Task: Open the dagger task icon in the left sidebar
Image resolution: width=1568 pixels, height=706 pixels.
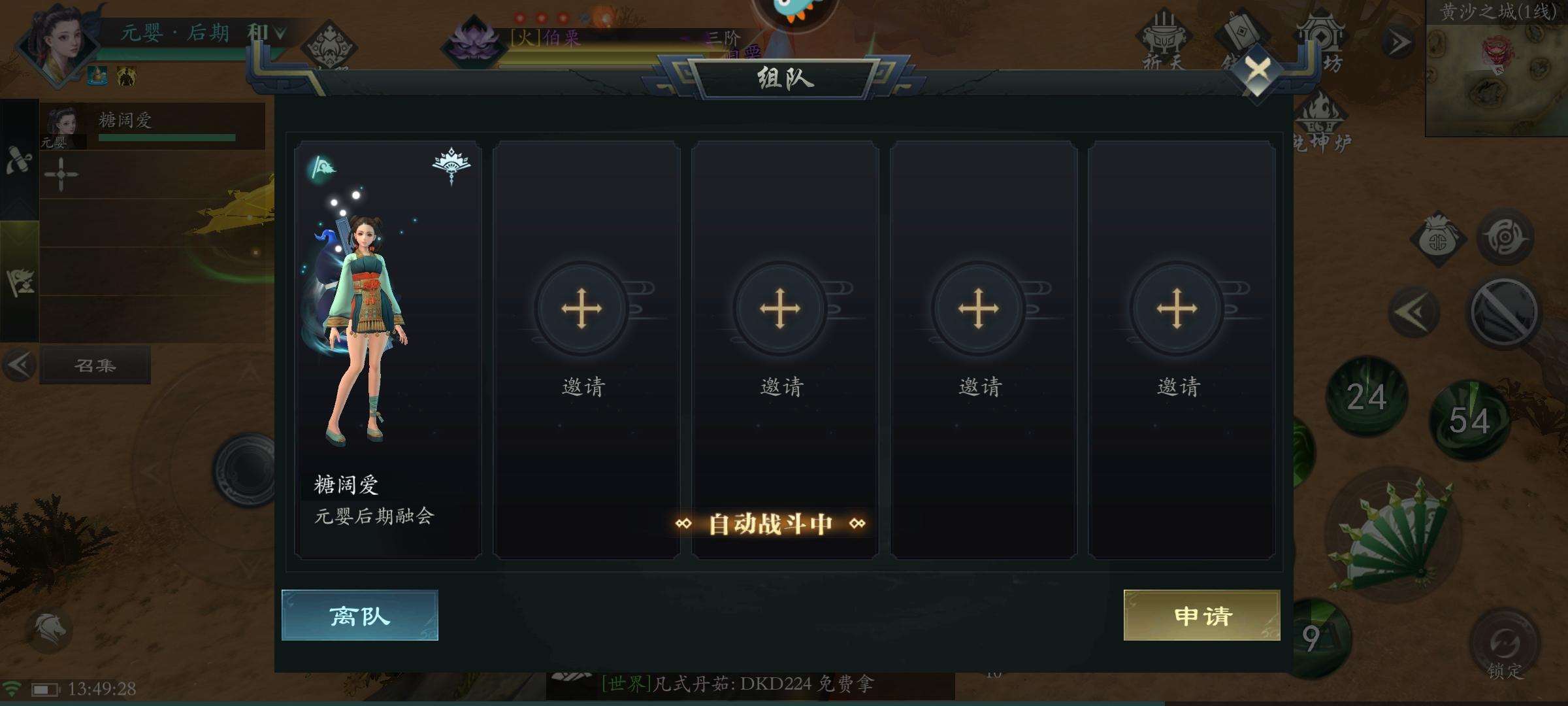Action: tap(20, 160)
